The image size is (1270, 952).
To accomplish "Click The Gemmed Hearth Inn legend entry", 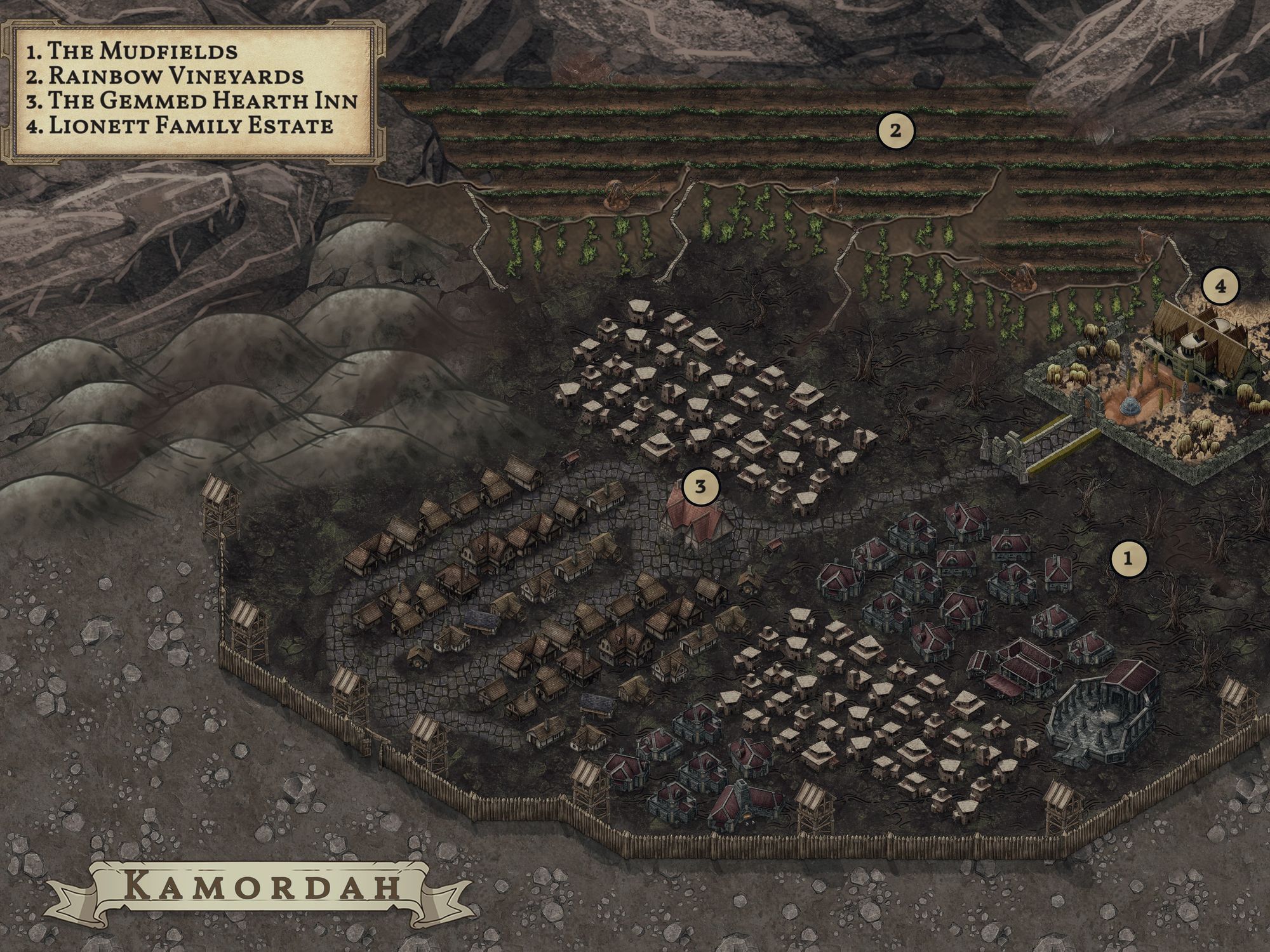I will pyautogui.click(x=192, y=100).
